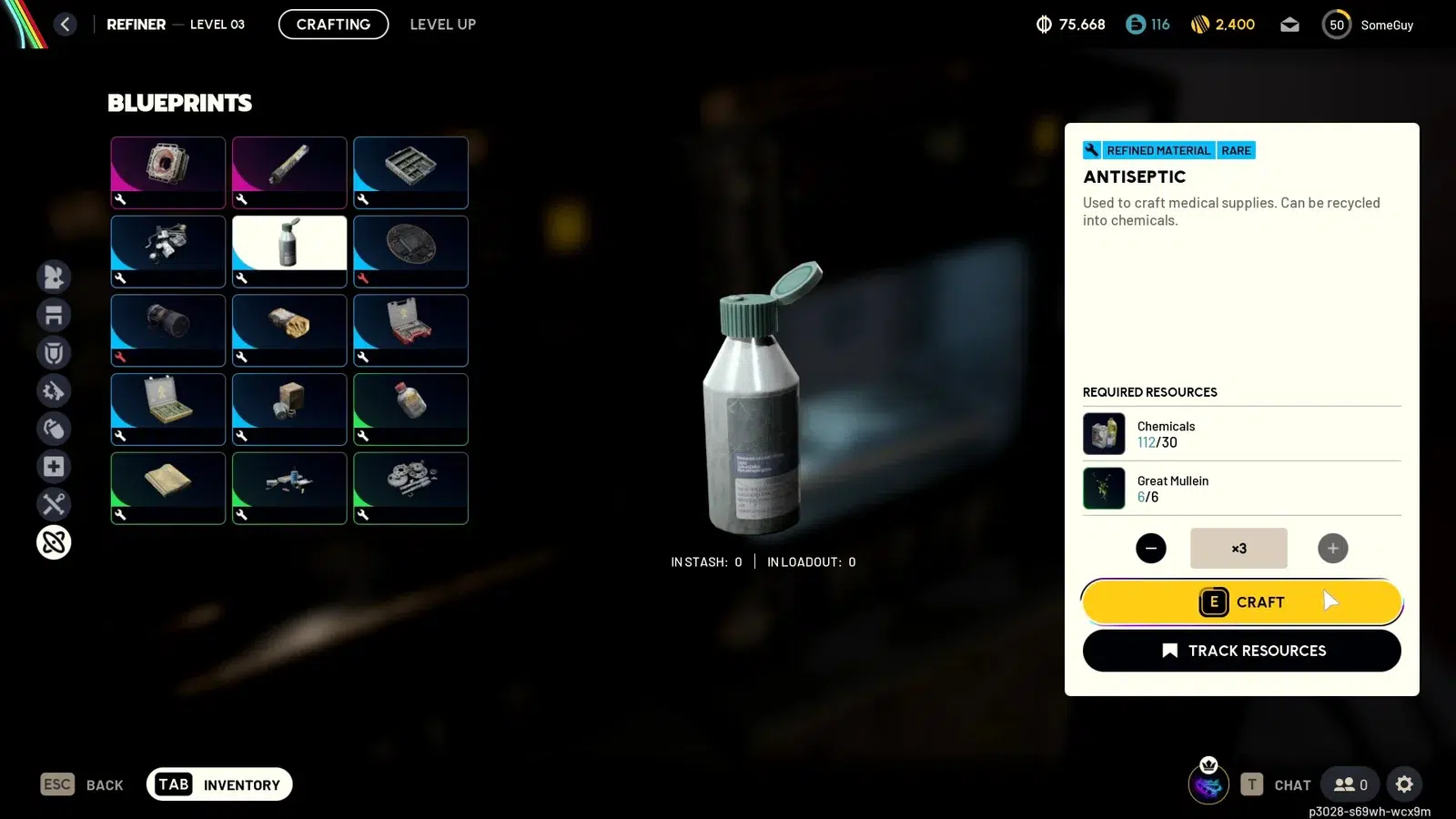Select the gears and mechanical parts blueprint
Viewport: 1456px width, 819px height.
(410, 488)
